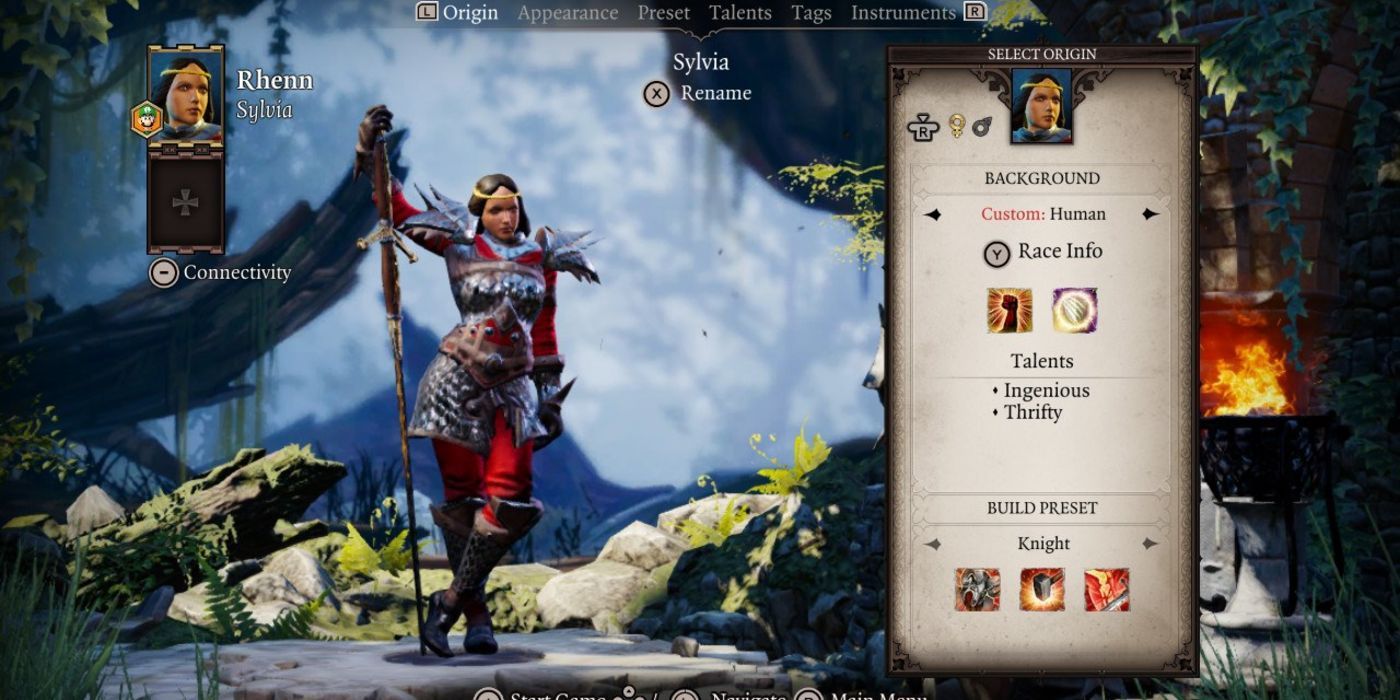Screen dimensions: 1400x700
Task: Inspect the red fist Encourage skill icon
Action: click(x=1009, y=310)
